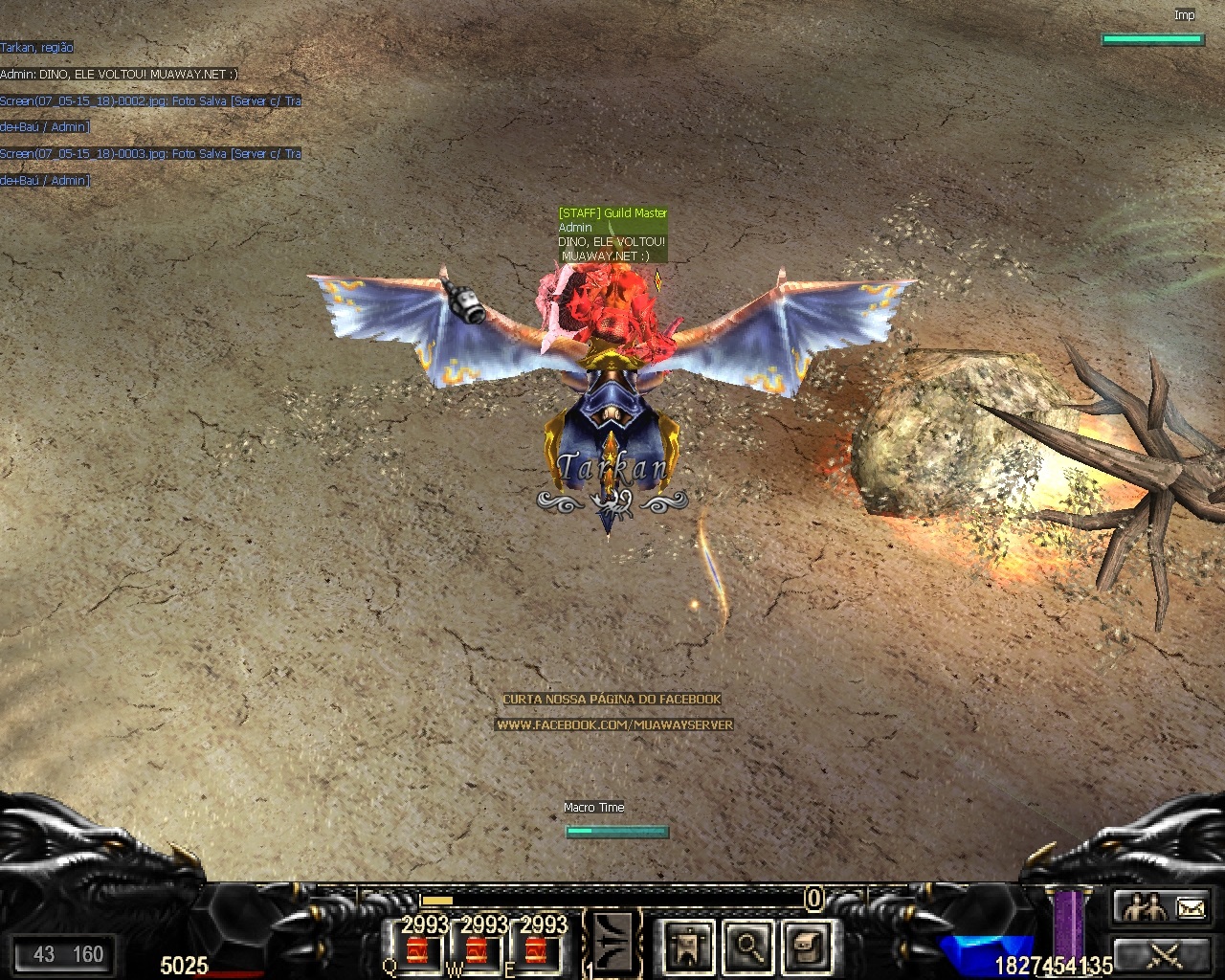
Task: Use the red potion in slot W
Action: [477, 950]
